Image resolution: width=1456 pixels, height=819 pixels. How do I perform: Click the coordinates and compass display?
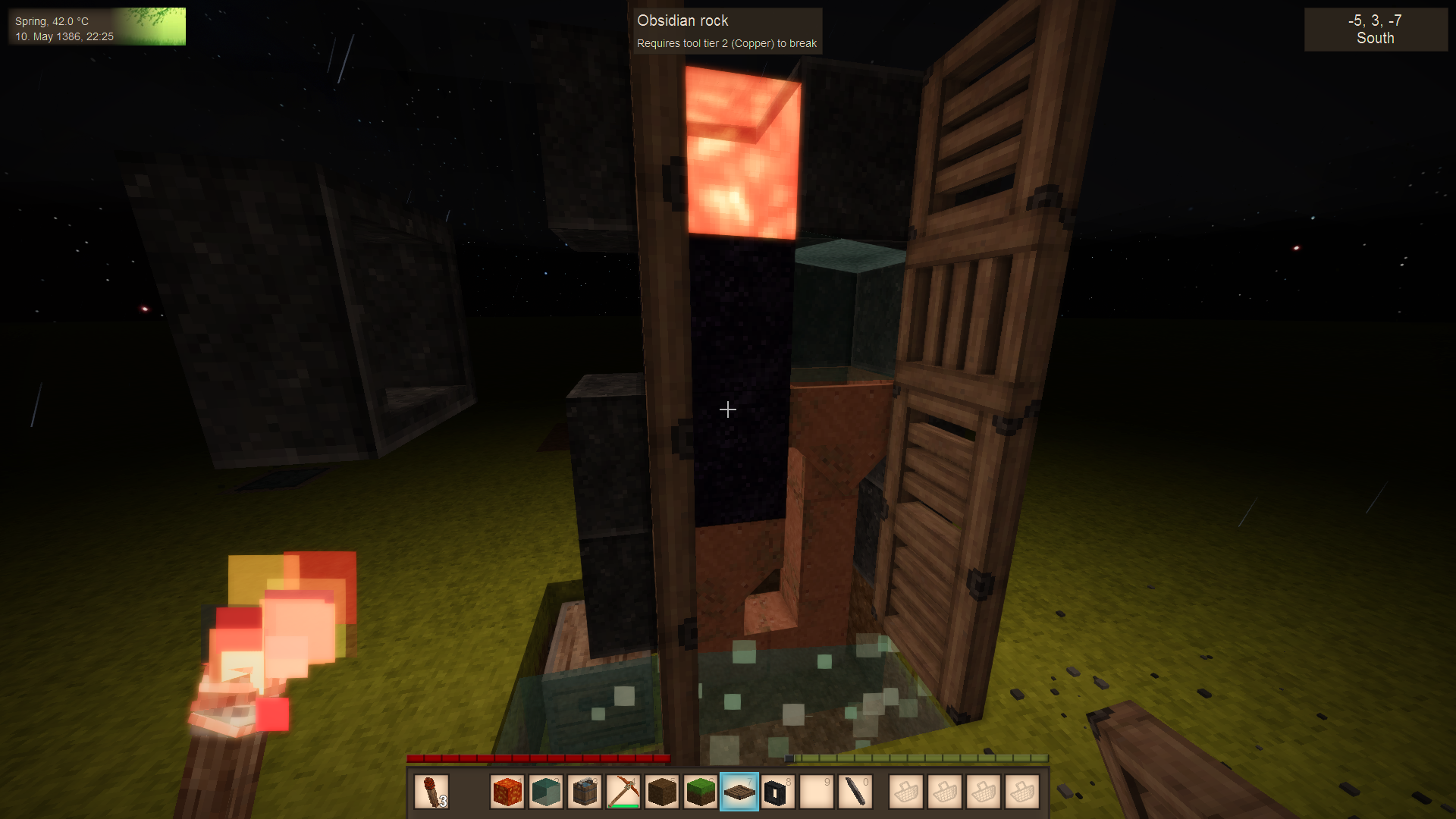click(1375, 30)
